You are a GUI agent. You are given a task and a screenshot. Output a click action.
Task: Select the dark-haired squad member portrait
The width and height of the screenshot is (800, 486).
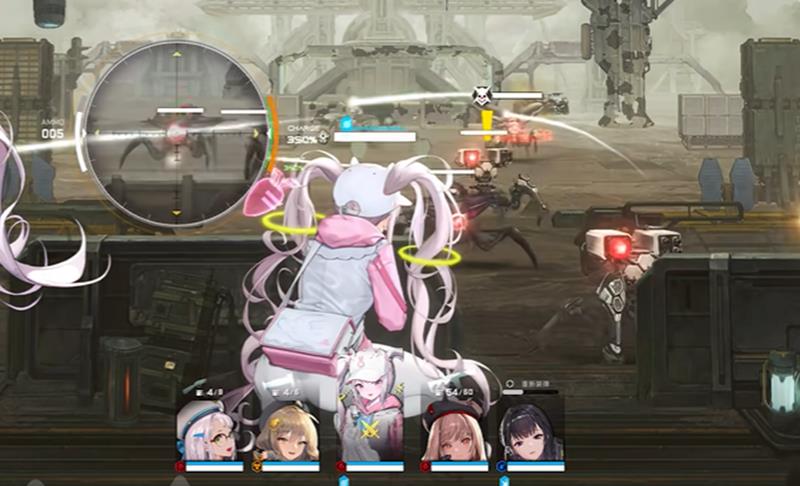coord(533,430)
